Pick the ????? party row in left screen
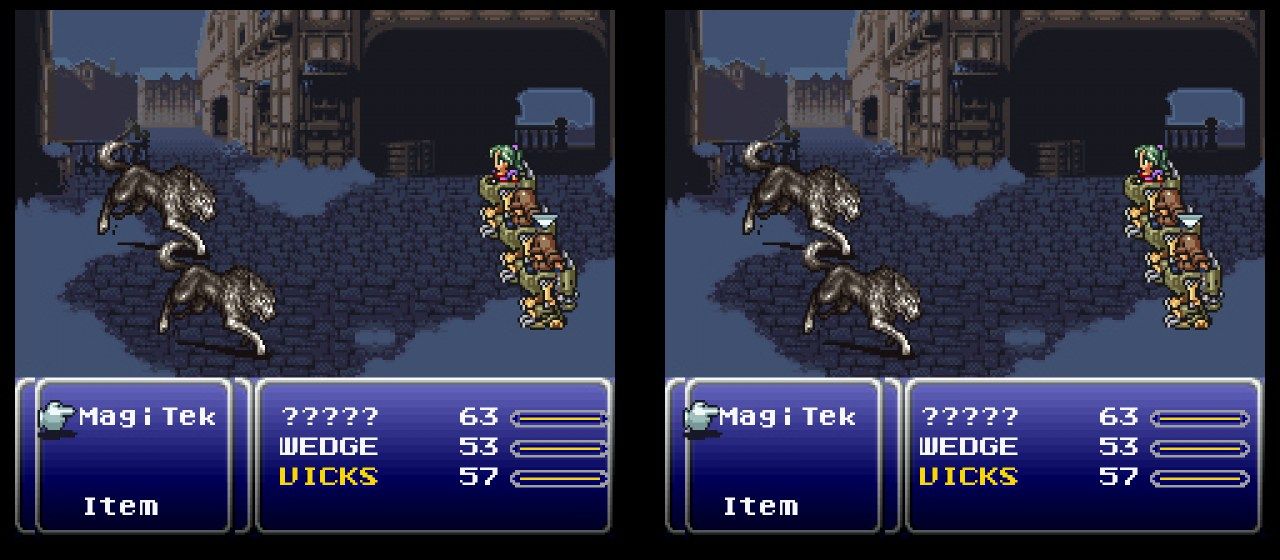1280x560 pixels. (x=330, y=416)
